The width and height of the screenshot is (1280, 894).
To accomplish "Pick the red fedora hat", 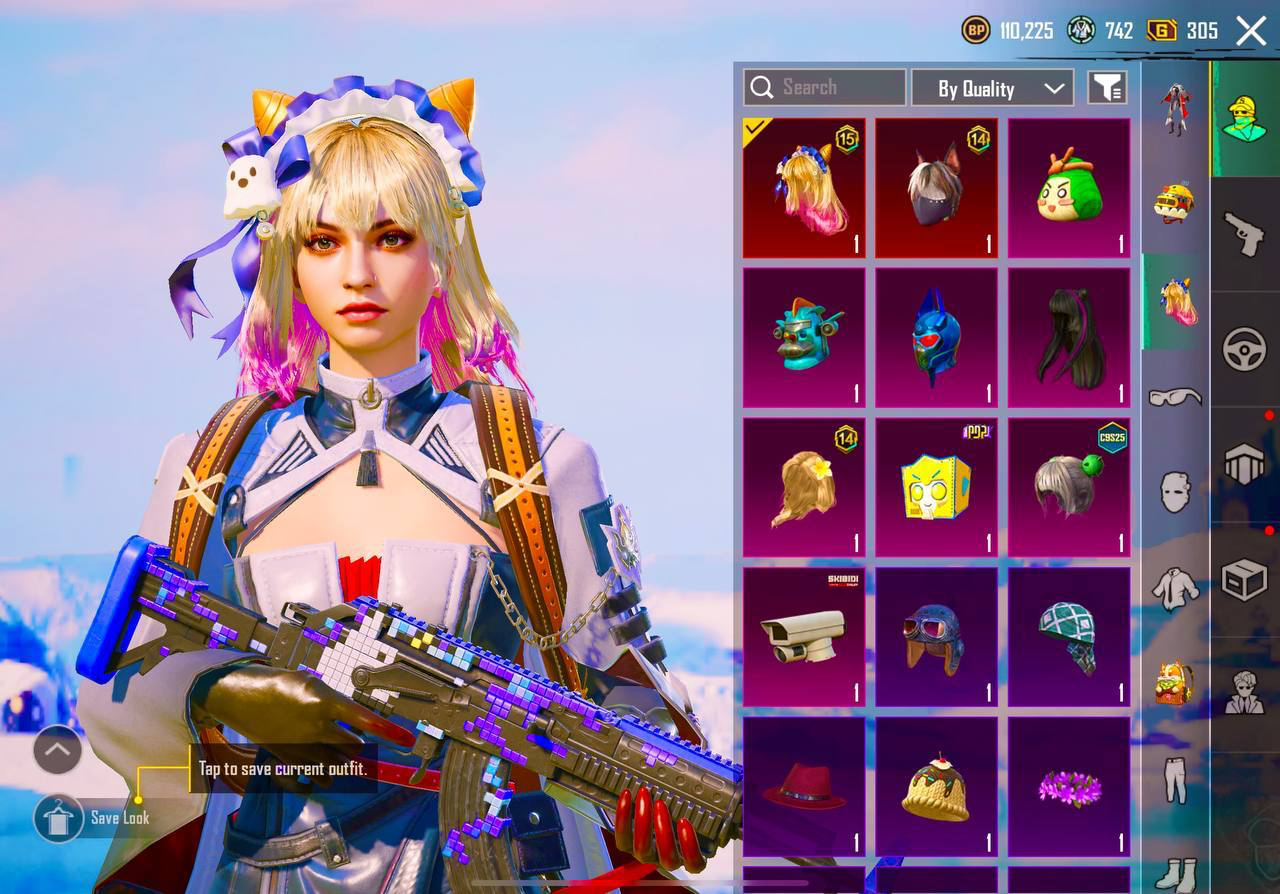I will (x=804, y=787).
